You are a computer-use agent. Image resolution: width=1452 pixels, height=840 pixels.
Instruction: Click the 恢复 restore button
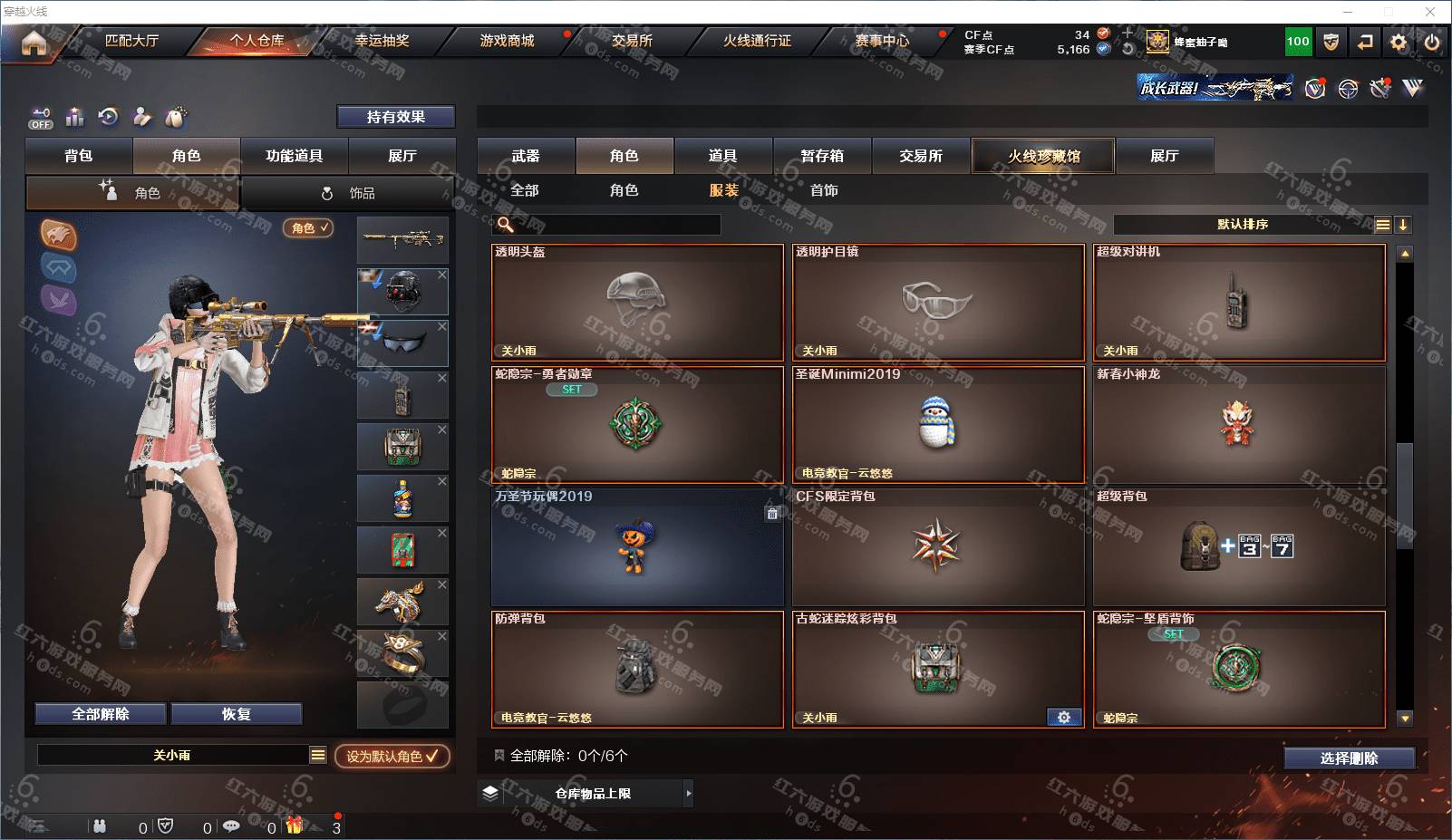pos(236,714)
